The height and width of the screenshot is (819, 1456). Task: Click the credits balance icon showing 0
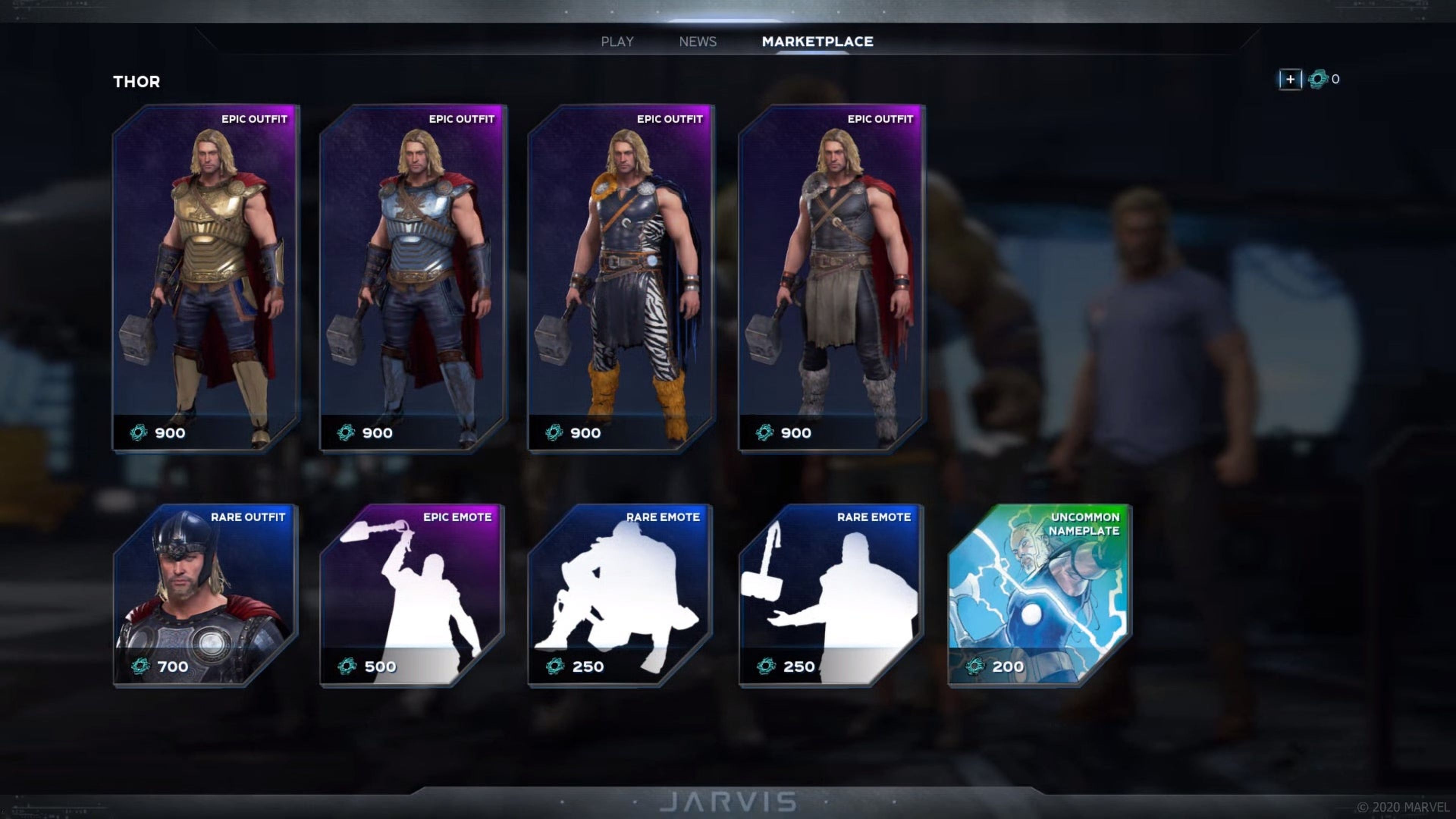click(1319, 79)
